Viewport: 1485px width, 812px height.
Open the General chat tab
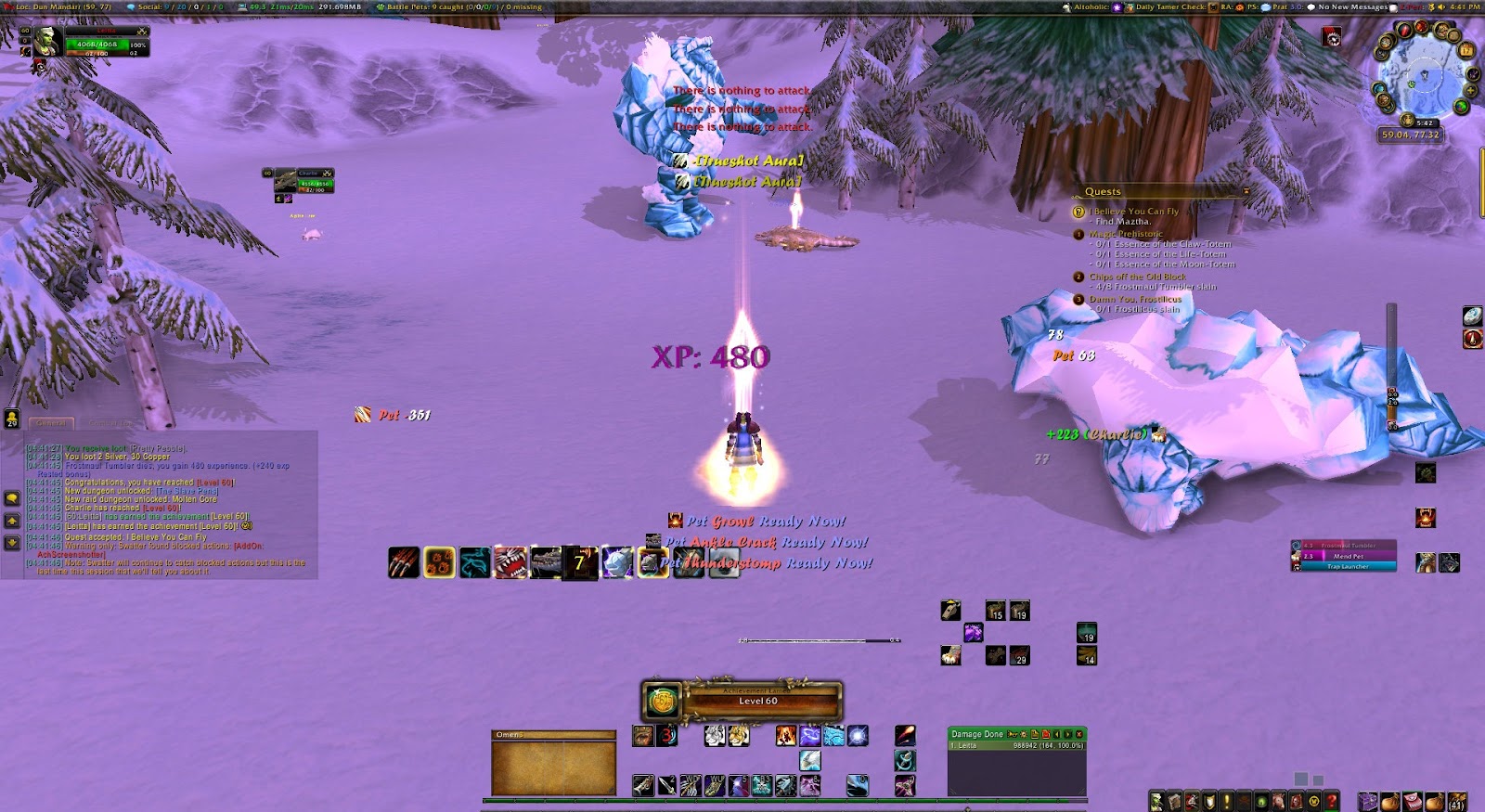[x=51, y=423]
